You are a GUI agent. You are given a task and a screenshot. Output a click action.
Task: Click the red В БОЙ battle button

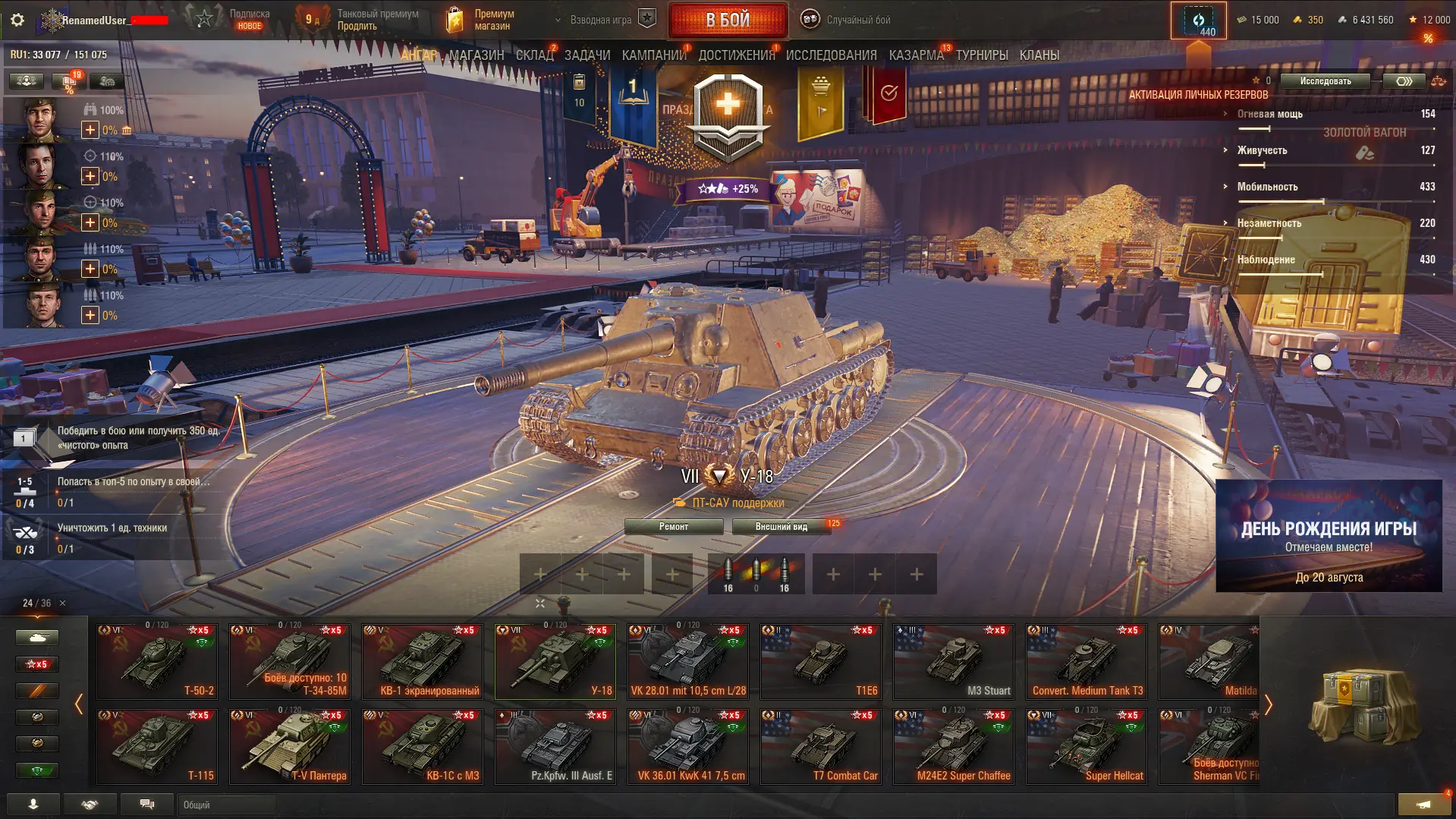click(727, 20)
